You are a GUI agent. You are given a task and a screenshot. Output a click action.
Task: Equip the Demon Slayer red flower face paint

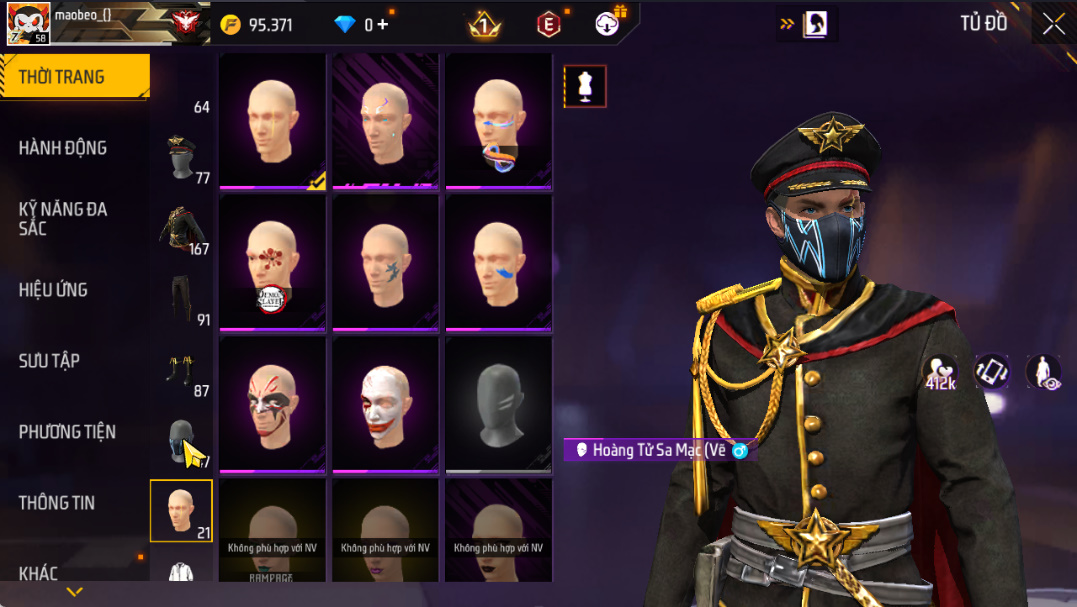pos(272,263)
